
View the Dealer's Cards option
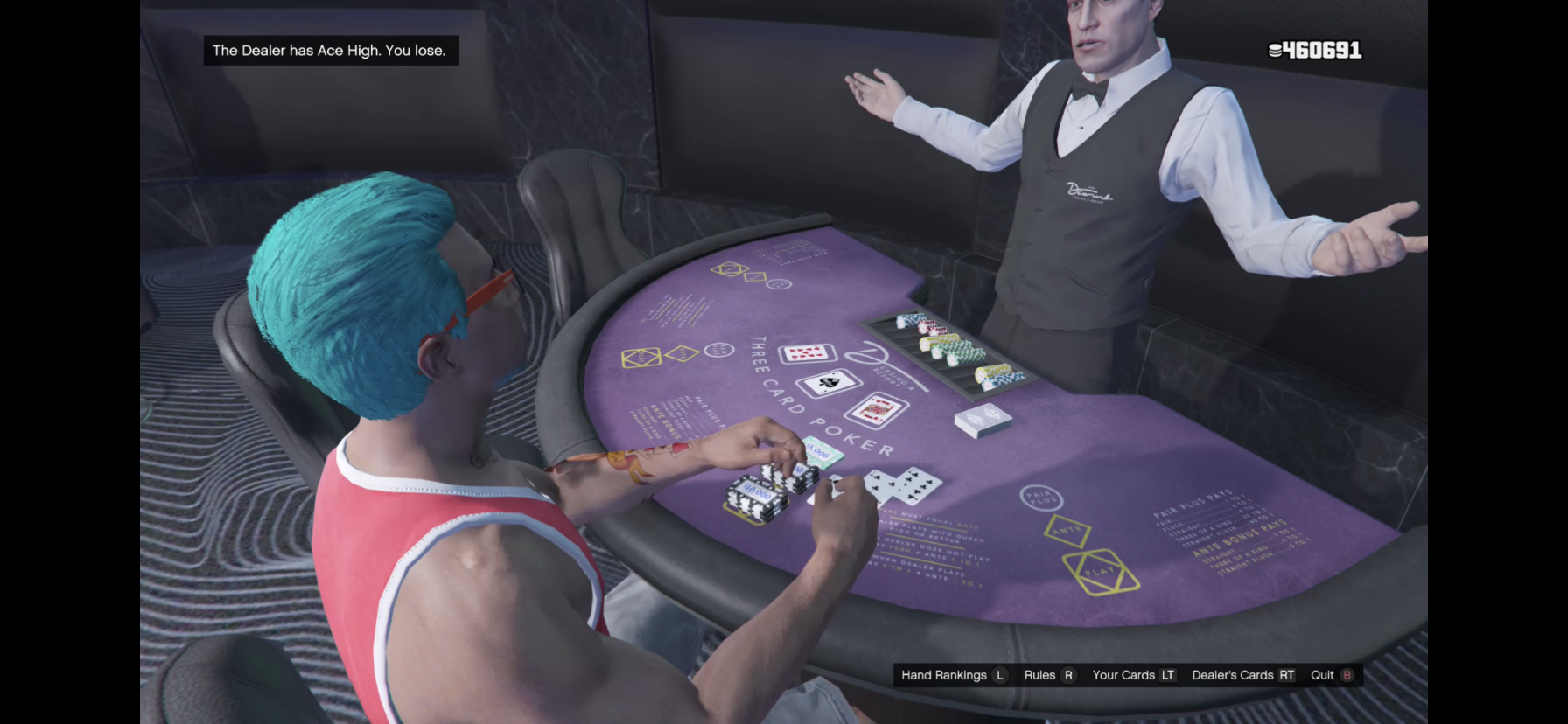tap(1242, 675)
